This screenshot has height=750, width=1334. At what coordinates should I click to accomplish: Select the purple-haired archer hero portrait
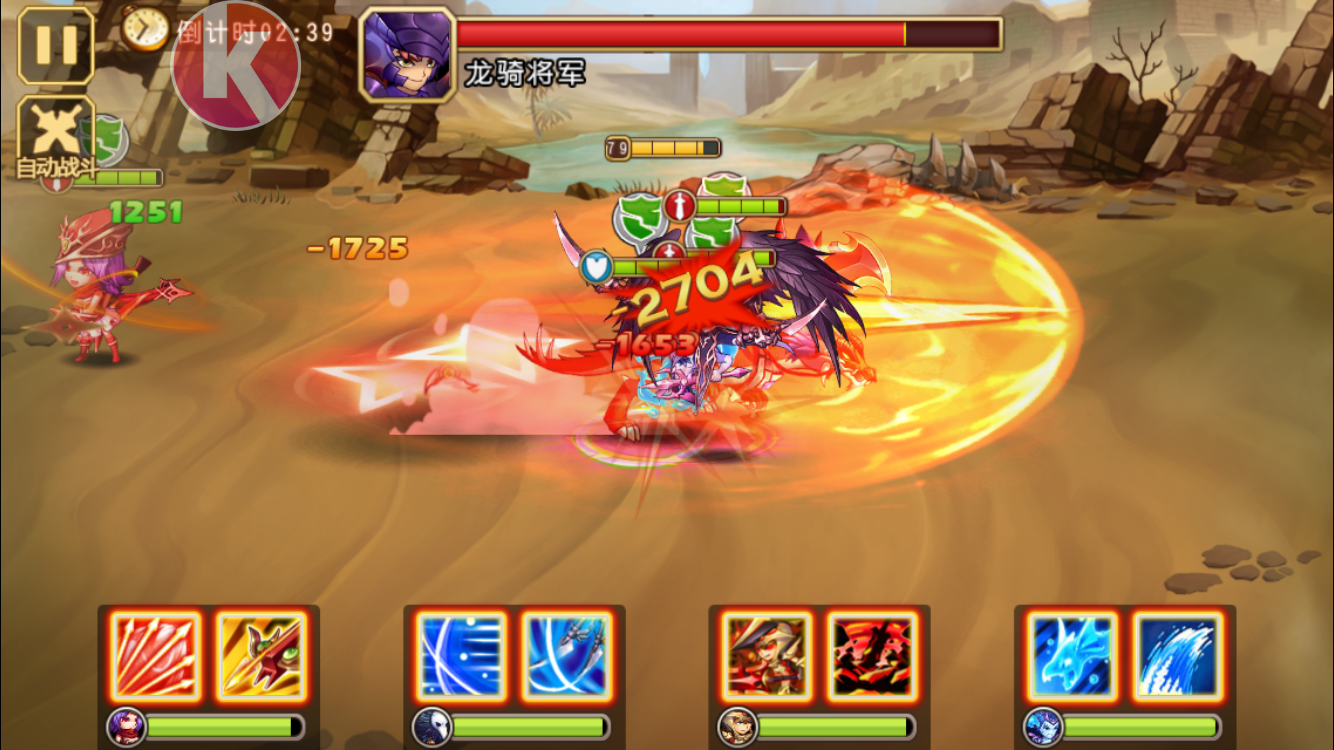[127, 725]
